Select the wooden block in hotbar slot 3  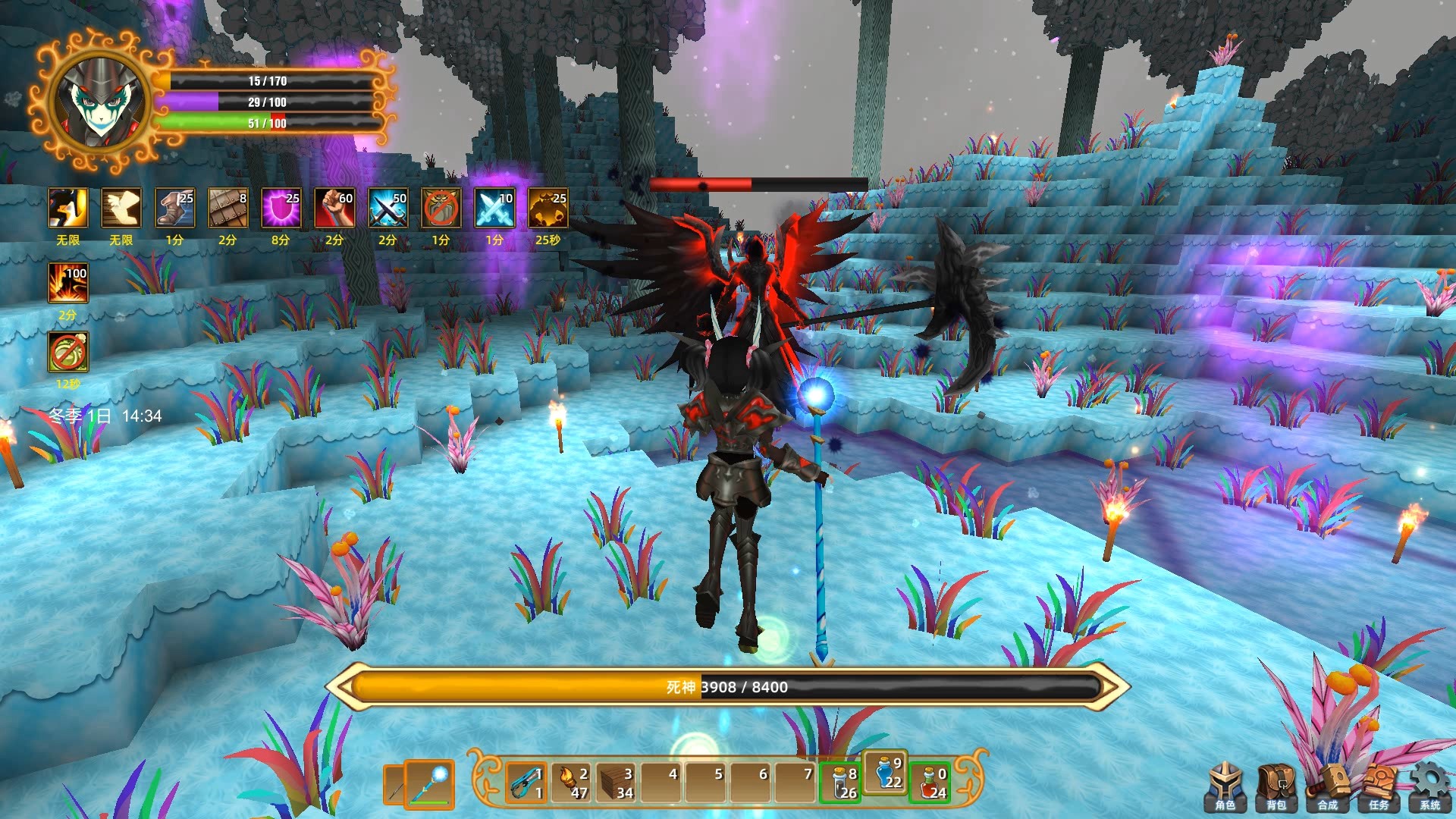[x=617, y=783]
